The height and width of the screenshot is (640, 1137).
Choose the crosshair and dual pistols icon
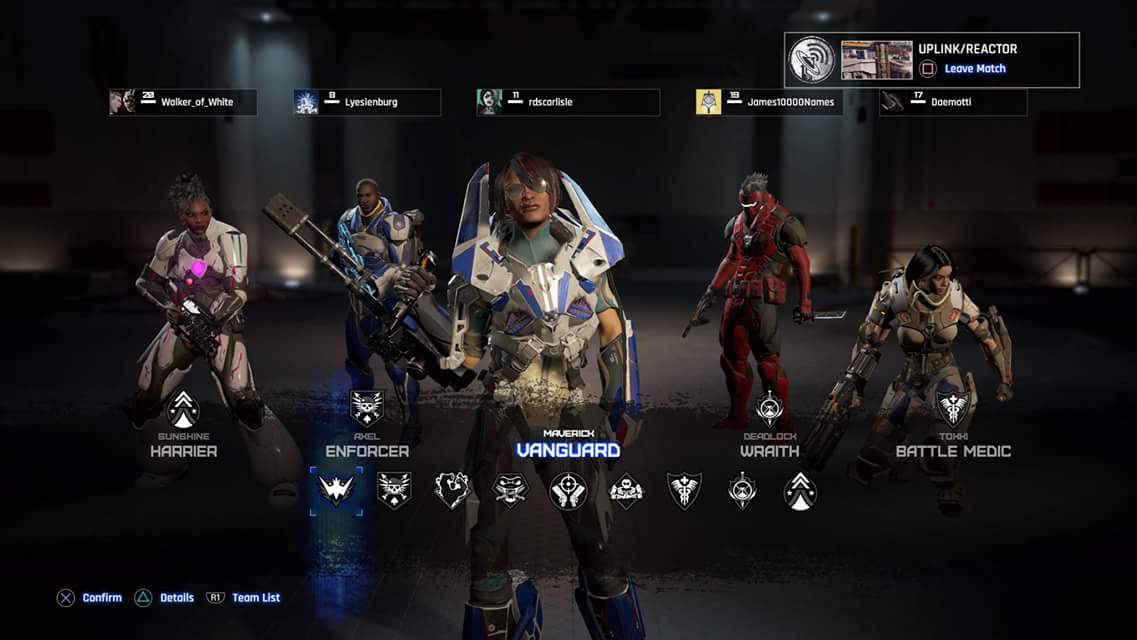[568, 490]
